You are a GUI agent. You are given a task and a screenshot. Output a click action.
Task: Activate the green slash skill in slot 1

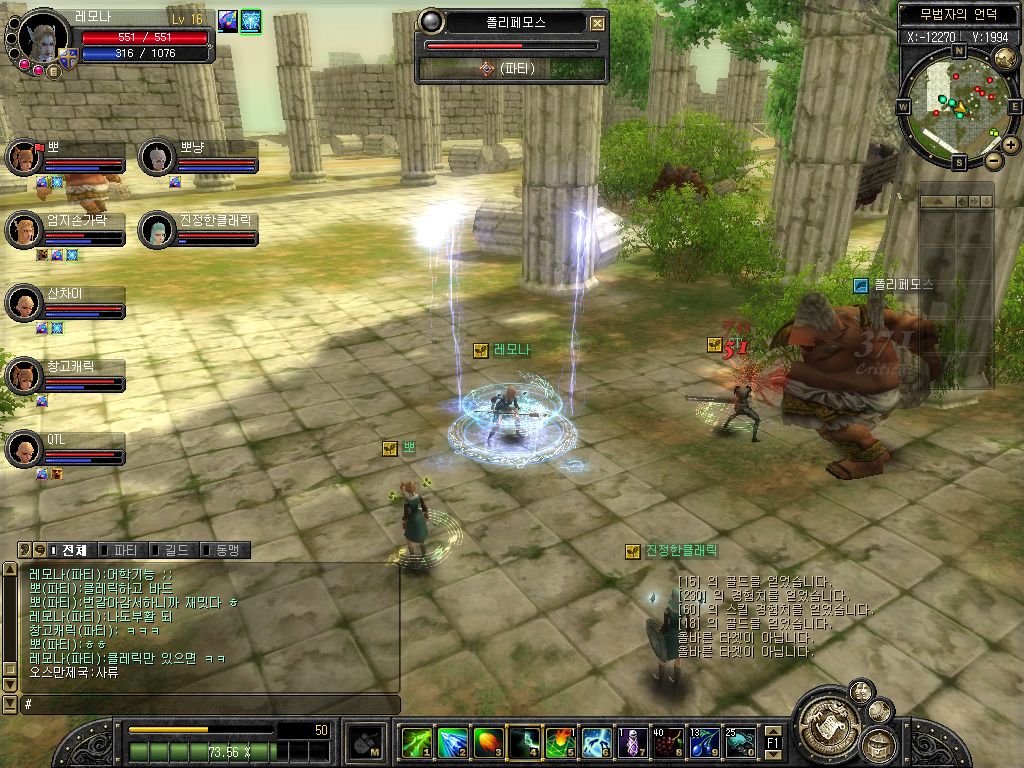click(416, 742)
